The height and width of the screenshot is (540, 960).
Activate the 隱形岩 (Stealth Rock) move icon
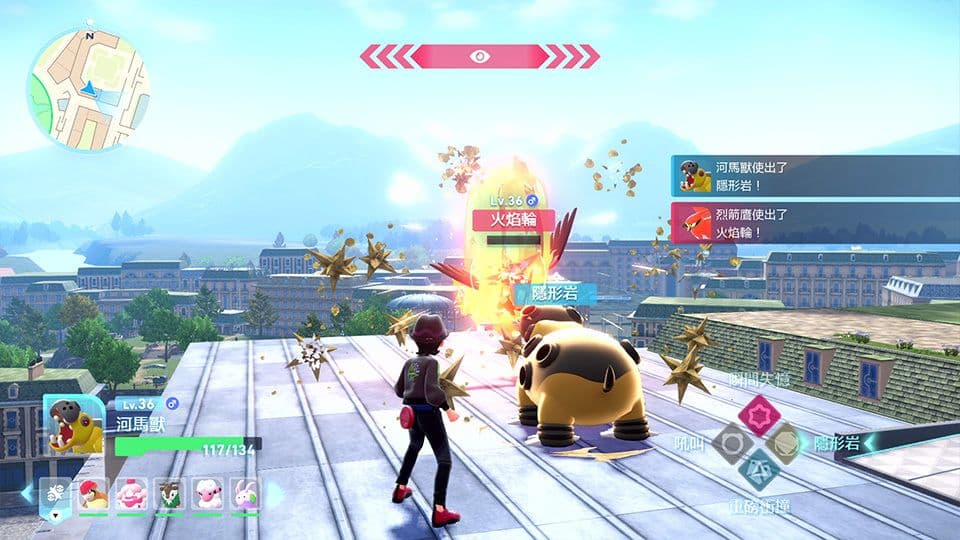783,441
